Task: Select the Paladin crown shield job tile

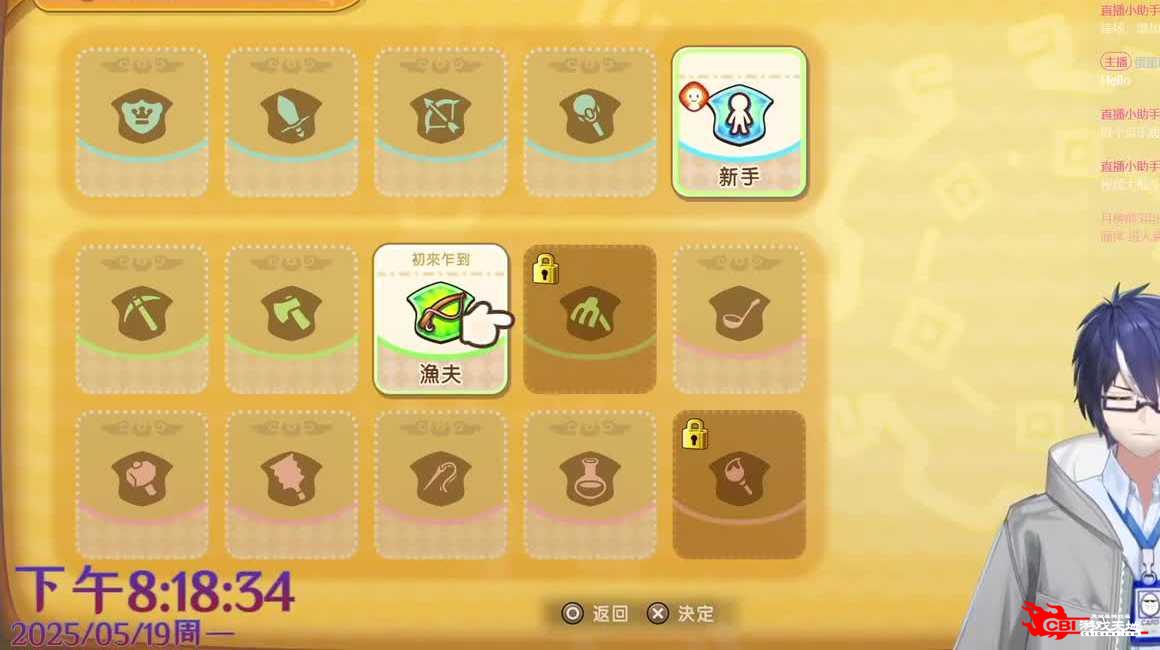Action: [142, 121]
